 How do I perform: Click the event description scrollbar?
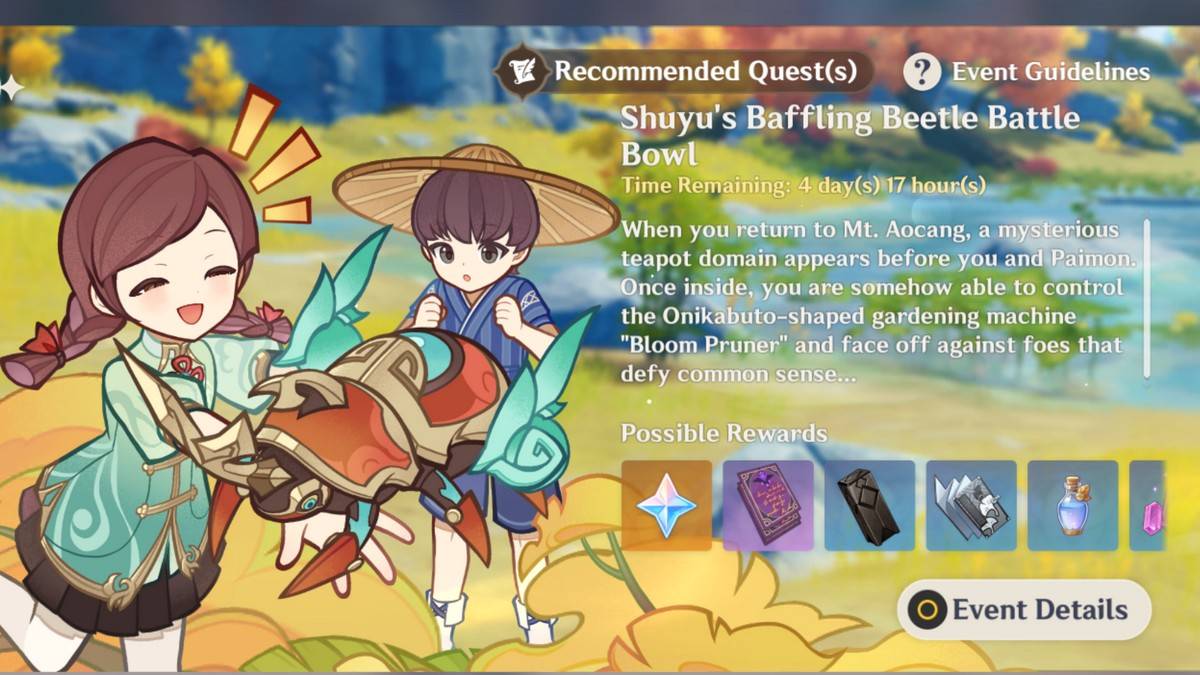point(1146,298)
